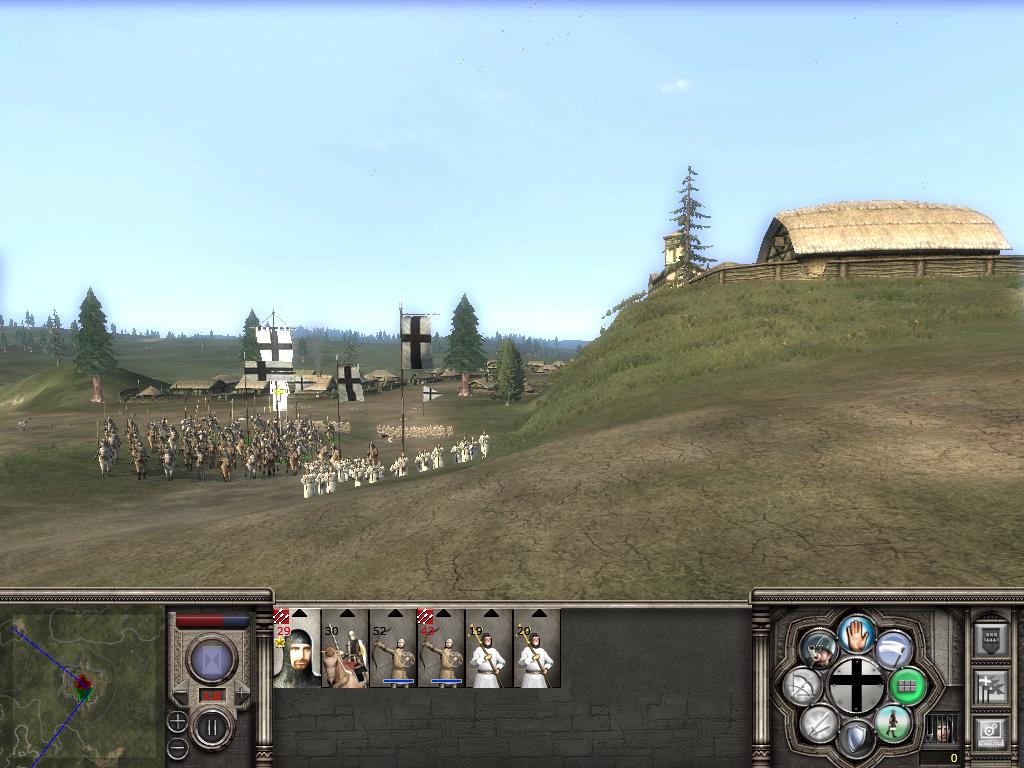
Task: Pause the battle with the pause button
Action: click(x=212, y=727)
